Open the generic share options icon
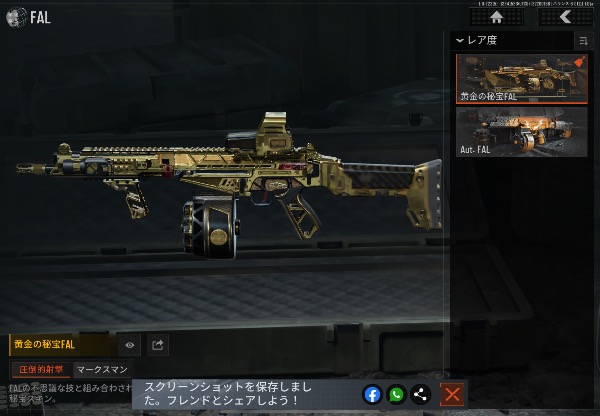The width and height of the screenshot is (600, 416). coord(419,394)
